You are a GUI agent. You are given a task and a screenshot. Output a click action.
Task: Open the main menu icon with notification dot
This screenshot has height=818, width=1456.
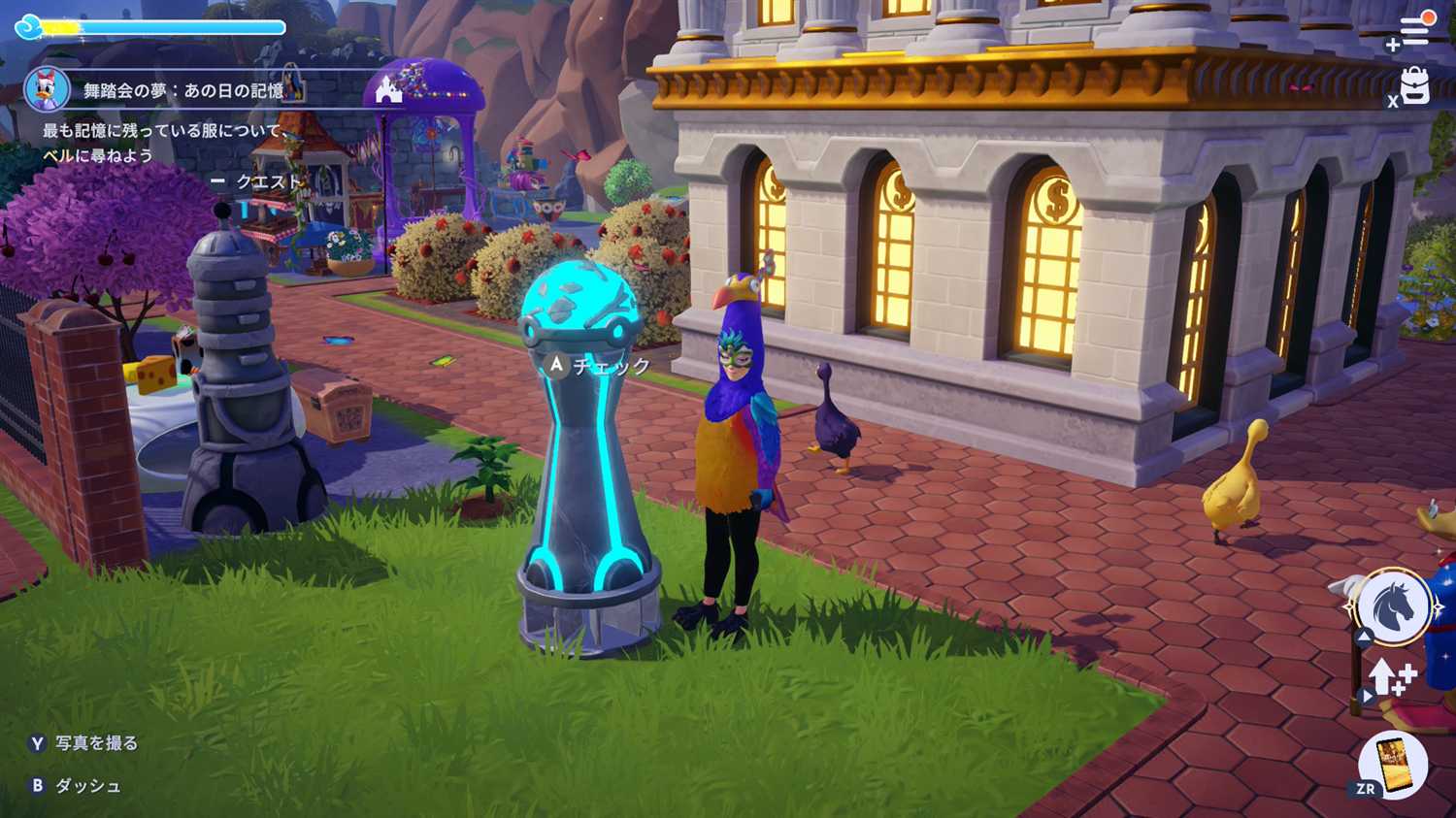point(1413,29)
